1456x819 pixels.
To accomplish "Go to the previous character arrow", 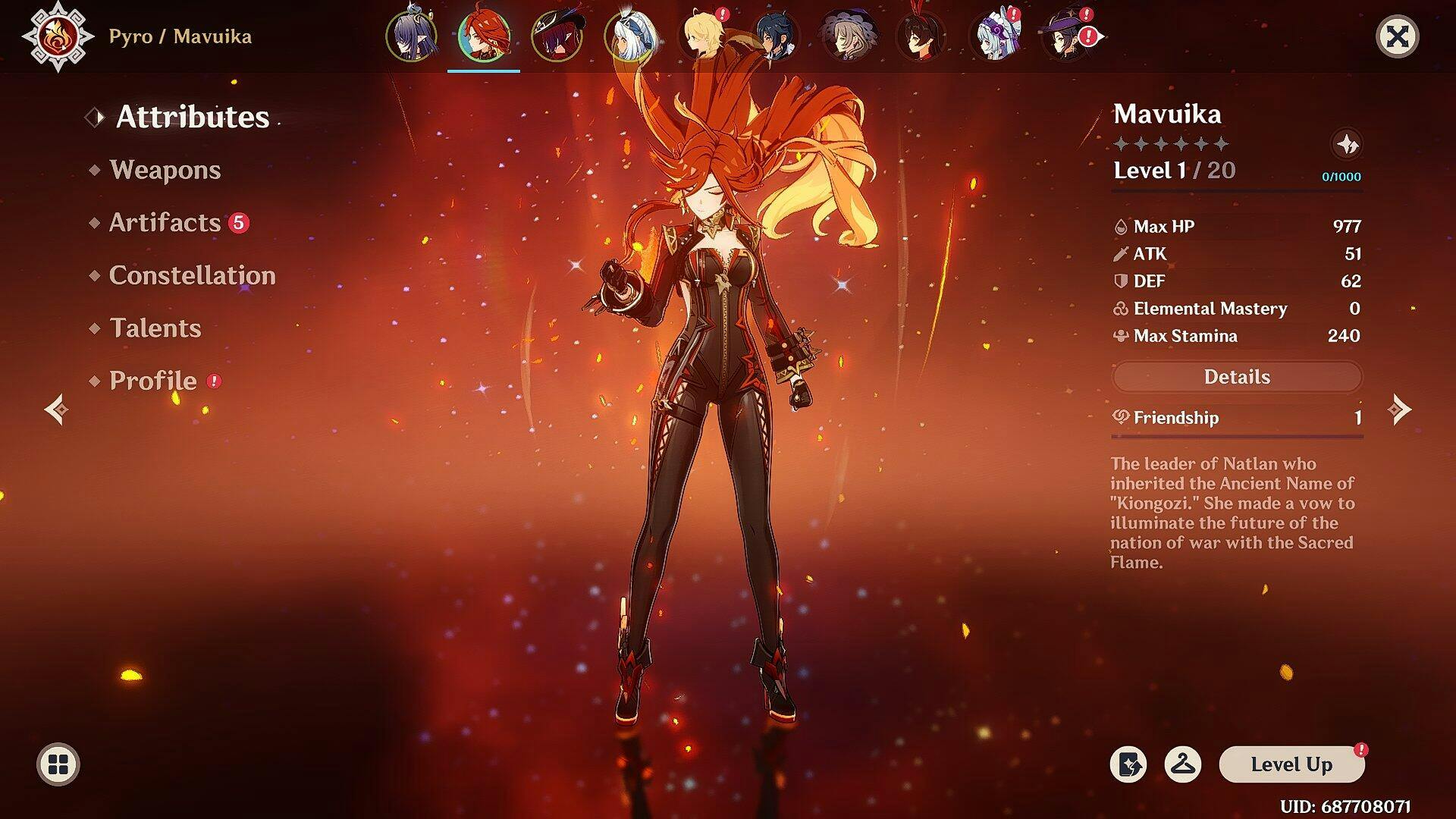I will [x=56, y=409].
